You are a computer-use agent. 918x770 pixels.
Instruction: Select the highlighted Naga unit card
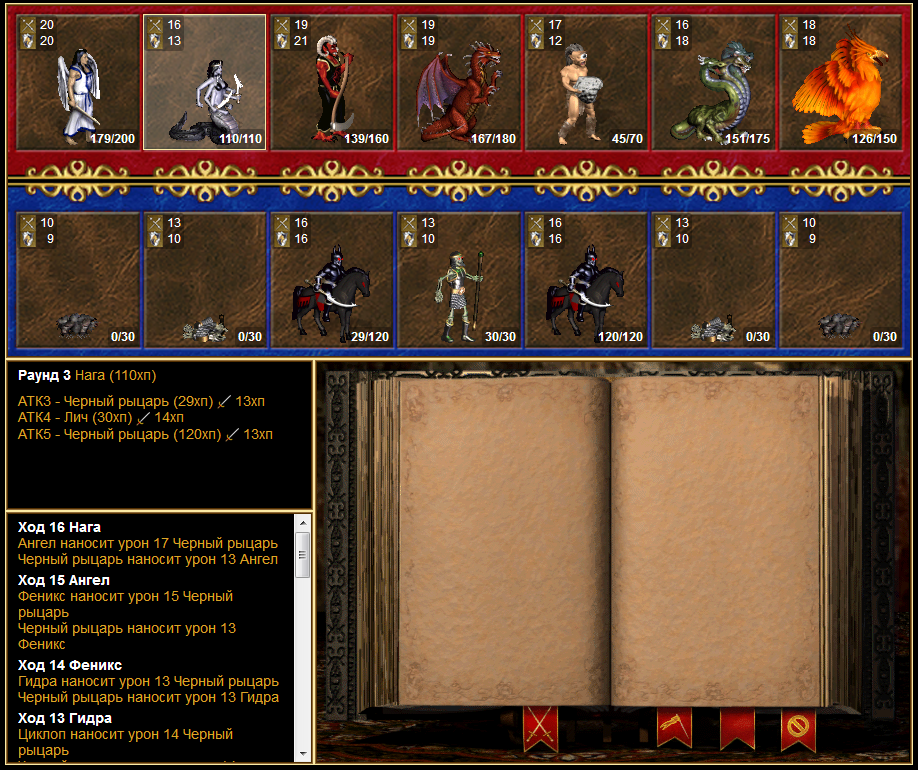tap(205, 82)
